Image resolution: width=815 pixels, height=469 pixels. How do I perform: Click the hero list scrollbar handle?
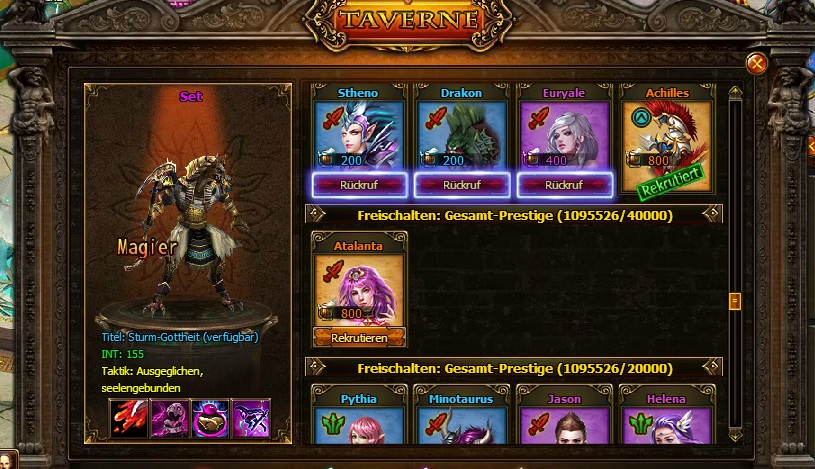coord(735,300)
